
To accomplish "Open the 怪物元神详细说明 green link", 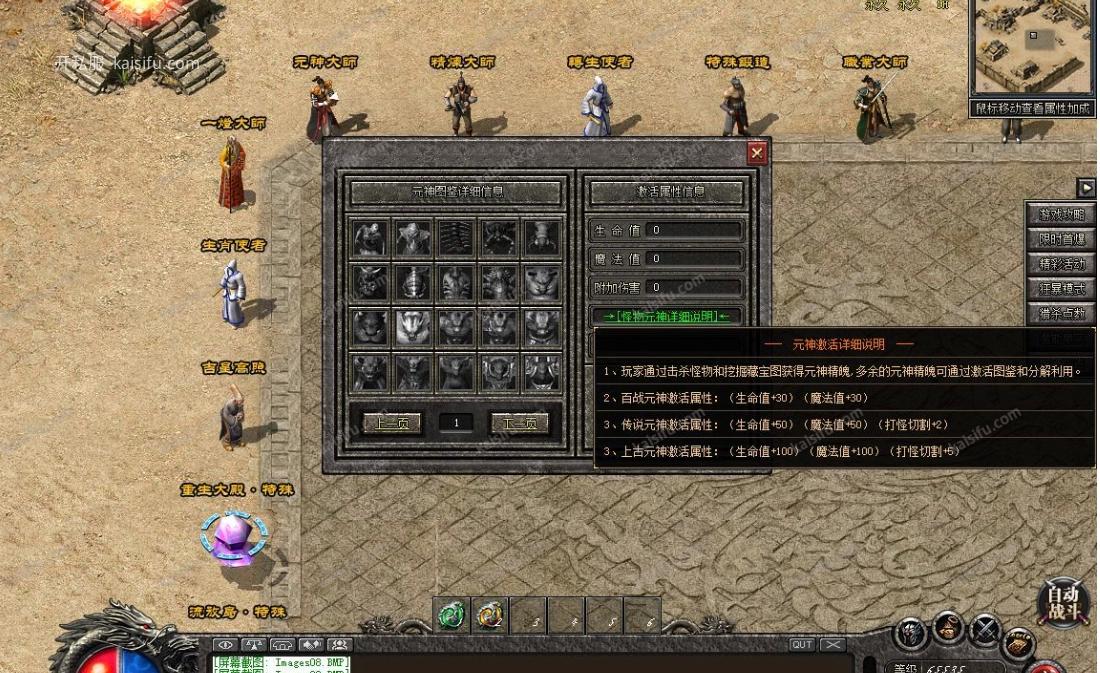I will pos(666,316).
